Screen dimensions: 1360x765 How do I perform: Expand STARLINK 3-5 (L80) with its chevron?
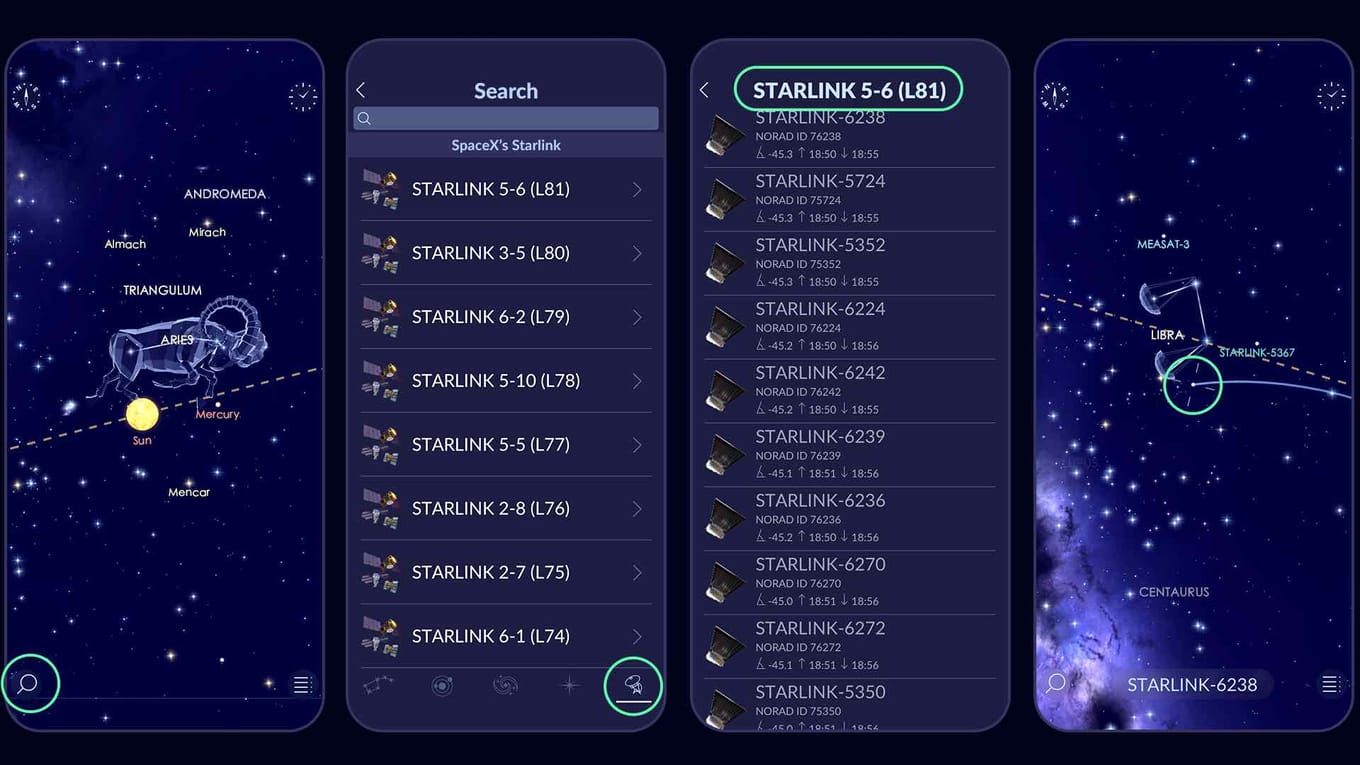[637, 252]
